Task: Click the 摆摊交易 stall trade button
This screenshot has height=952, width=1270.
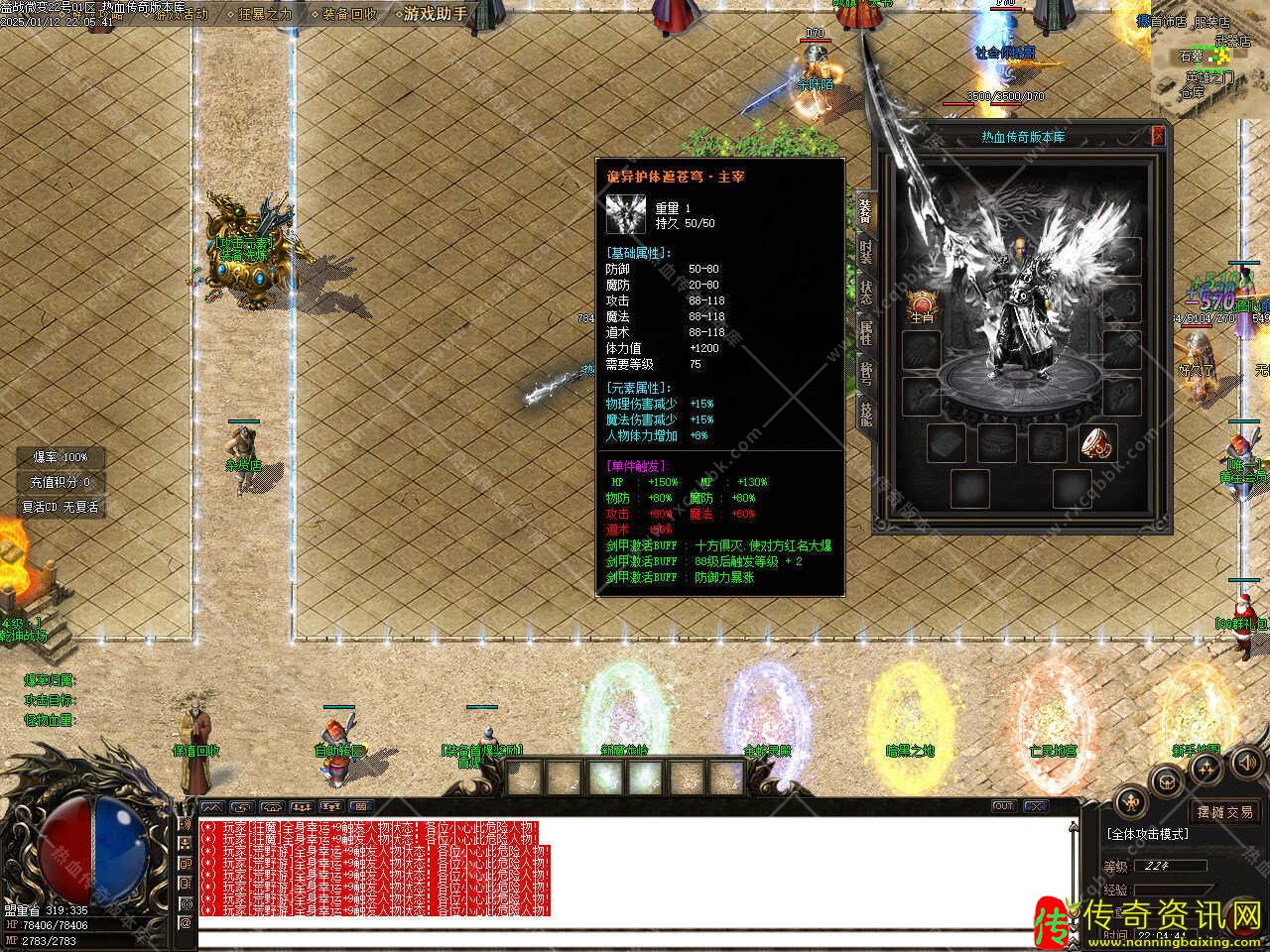Action: click(1224, 812)
